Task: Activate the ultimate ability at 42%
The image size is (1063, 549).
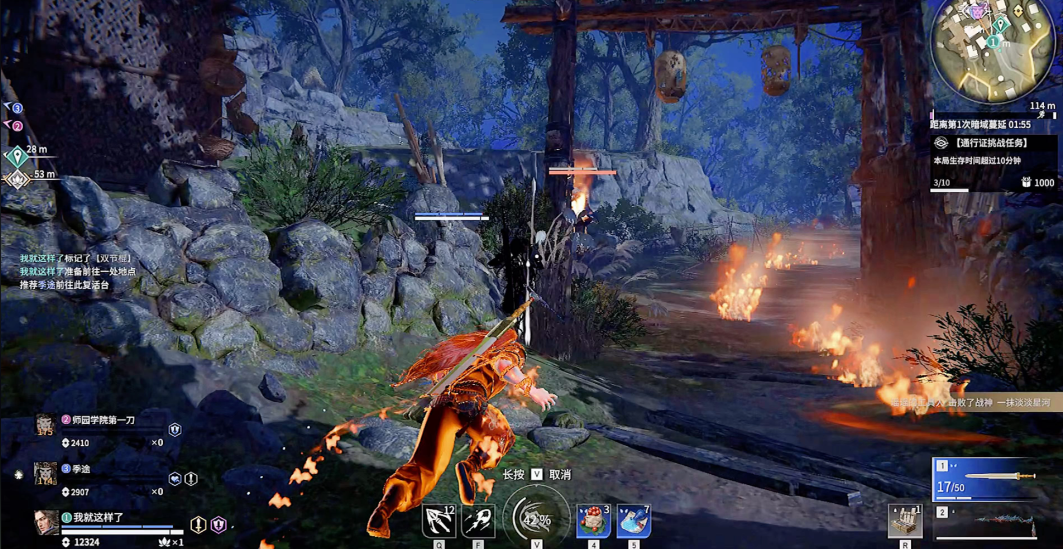Action: tap(536, 519)
